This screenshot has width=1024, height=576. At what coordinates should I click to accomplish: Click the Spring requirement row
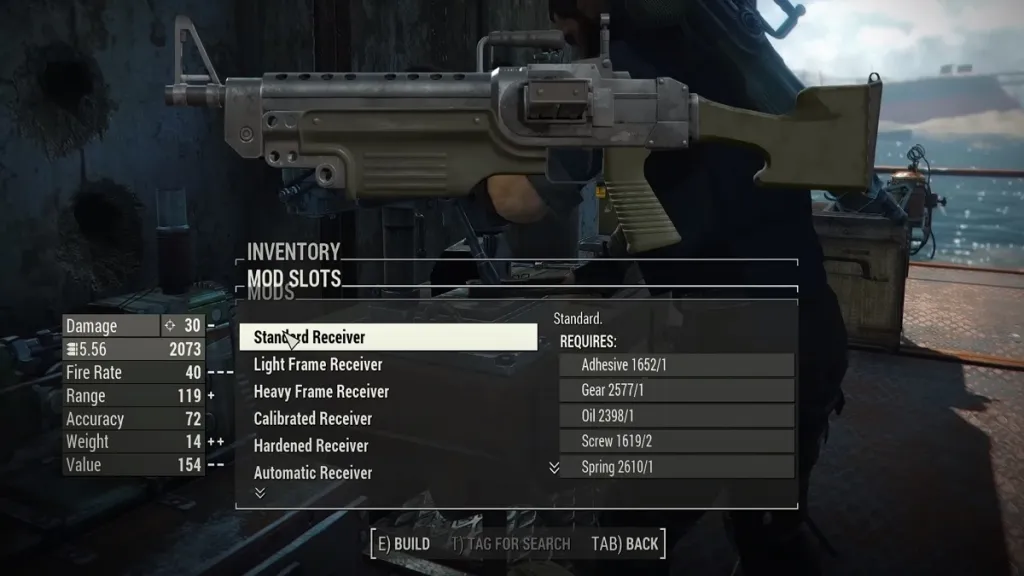[x=677, y=467]
